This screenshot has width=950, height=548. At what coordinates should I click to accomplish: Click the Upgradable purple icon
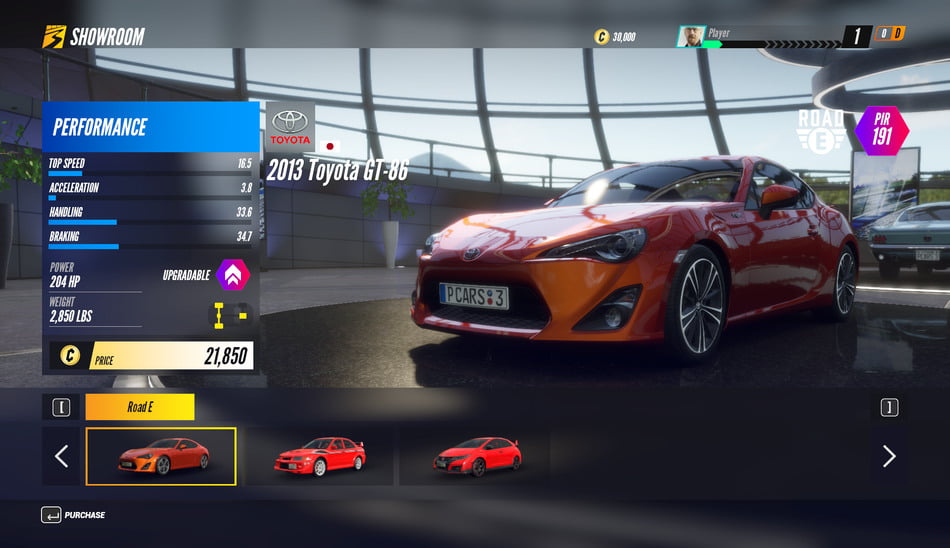coord(233,275)
